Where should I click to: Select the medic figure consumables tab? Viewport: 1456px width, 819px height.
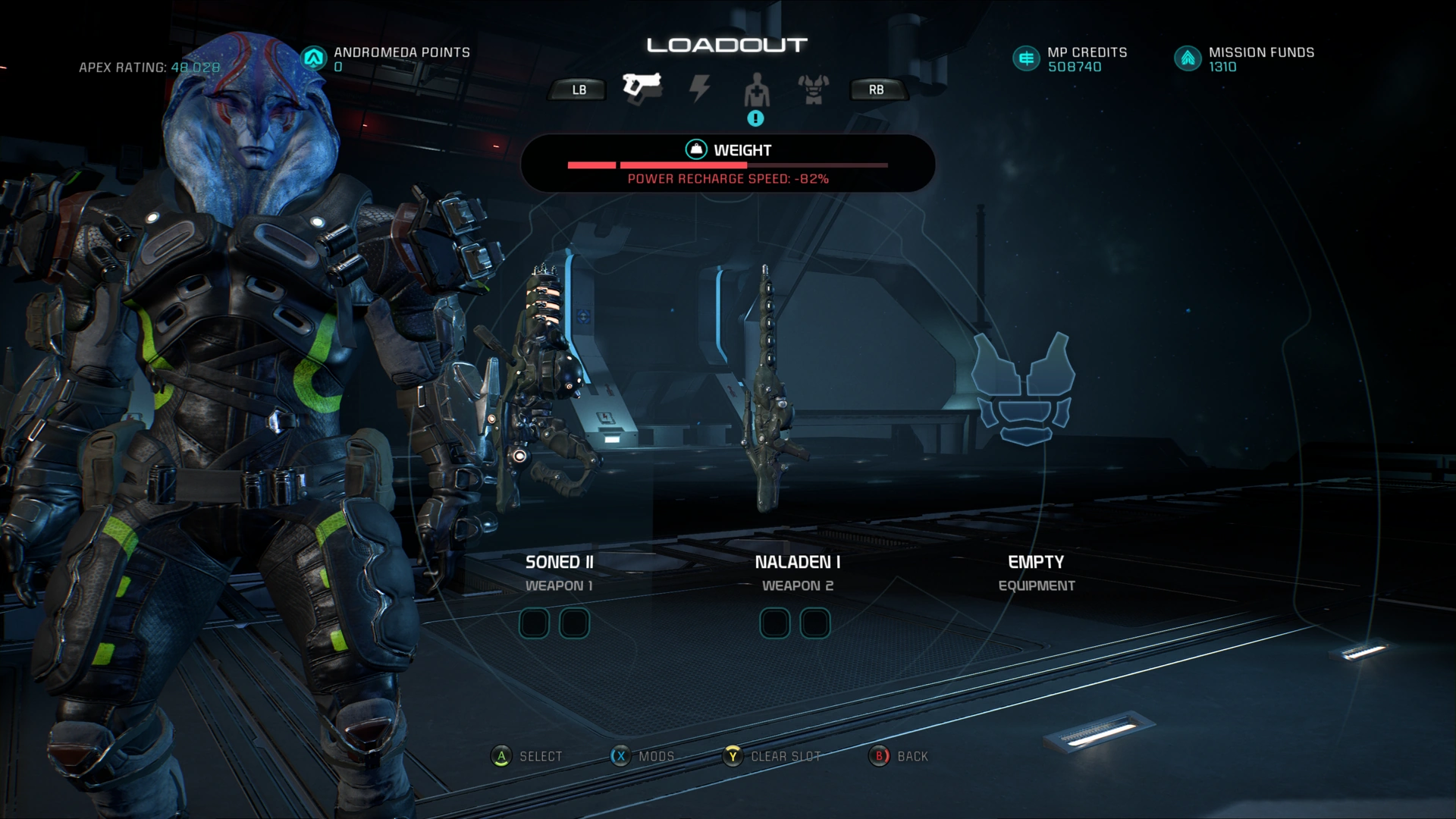pos(756,90)
